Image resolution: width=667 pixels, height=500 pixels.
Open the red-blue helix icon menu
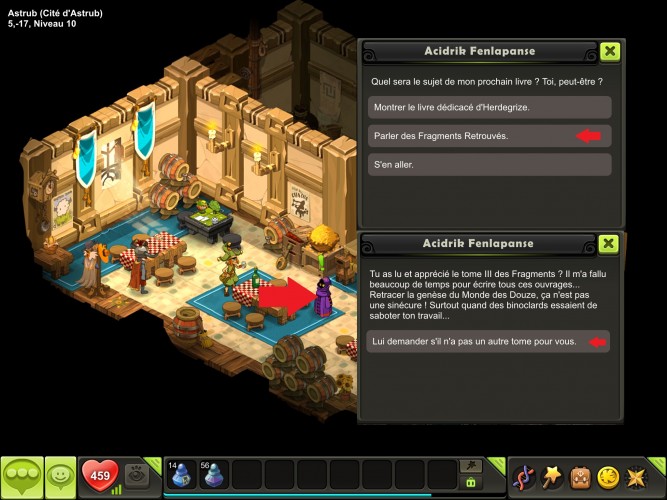[522, 476]
